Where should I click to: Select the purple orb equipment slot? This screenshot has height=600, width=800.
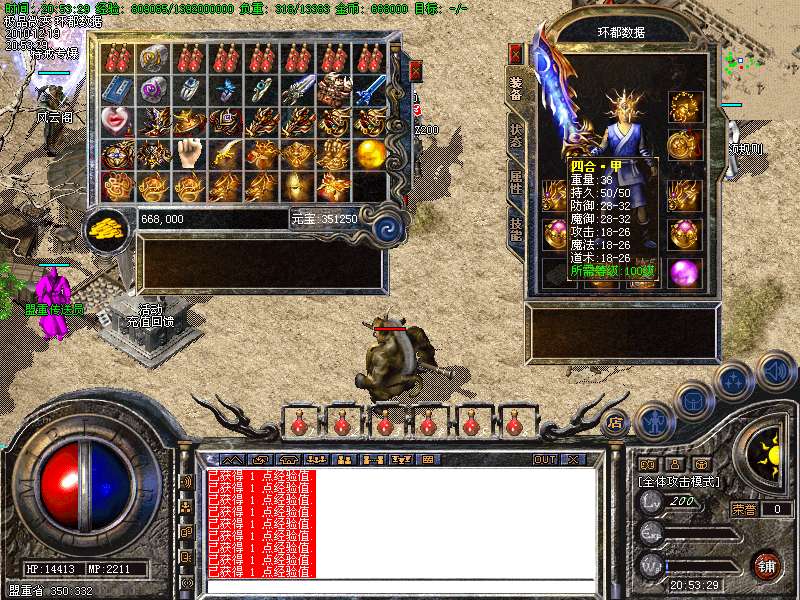tap(685, 271)
